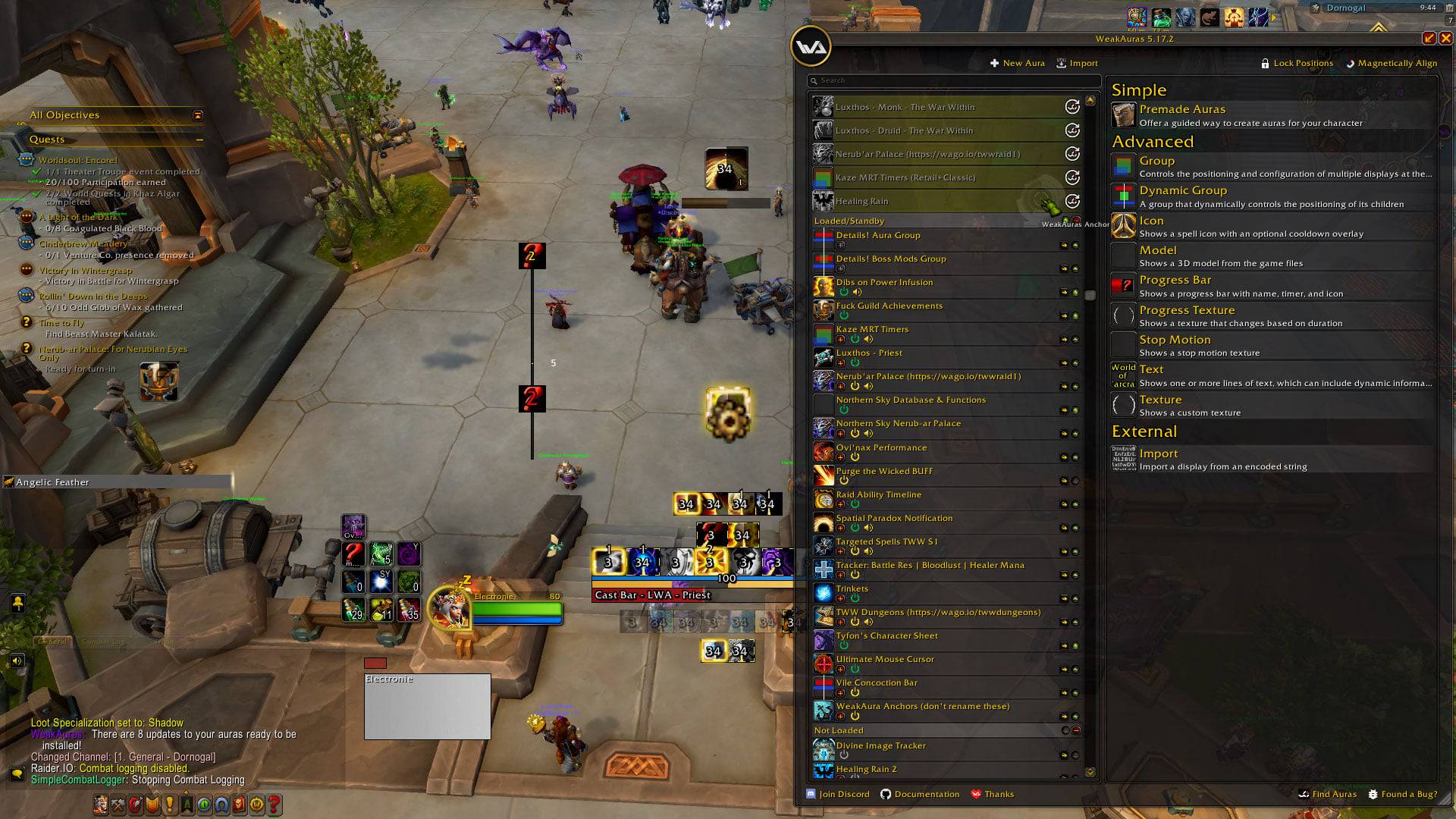
Task: Select Dynamic Group aura type
Action: [1182, 191]
